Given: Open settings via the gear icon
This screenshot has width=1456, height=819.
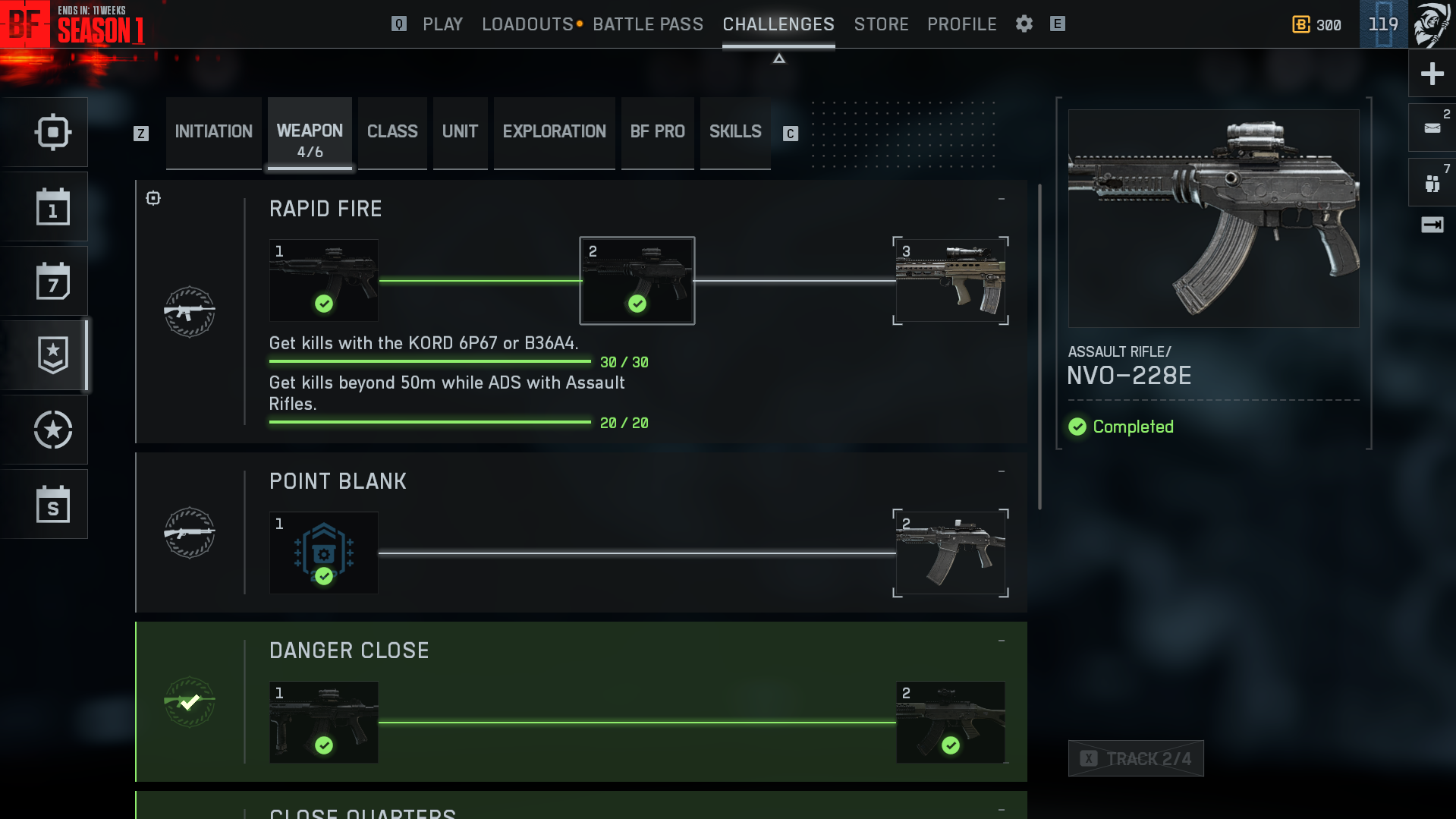Looking at the screenshot, I should [x=1024, y=24].
